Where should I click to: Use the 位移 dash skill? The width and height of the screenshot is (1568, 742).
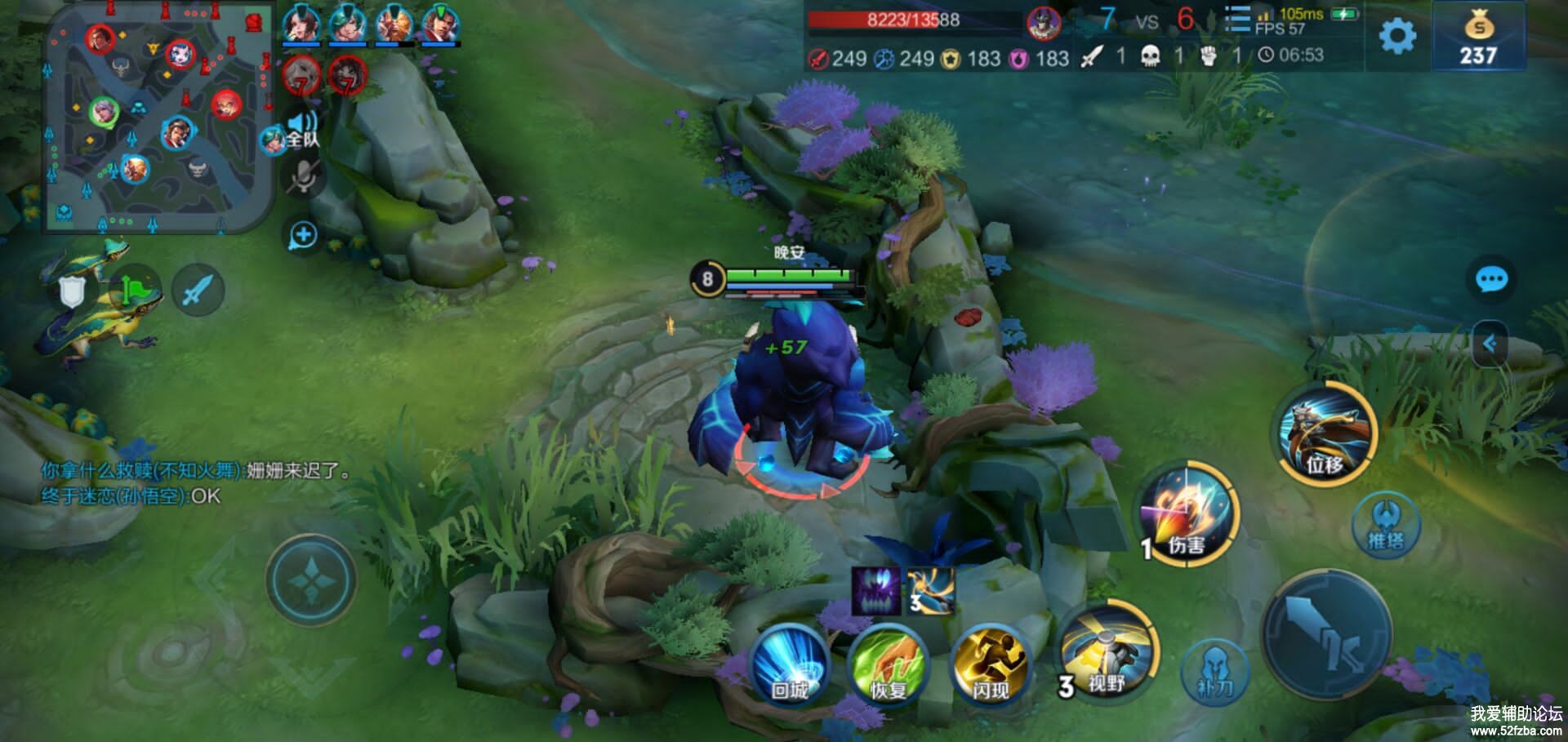(x=1326, y=433)
